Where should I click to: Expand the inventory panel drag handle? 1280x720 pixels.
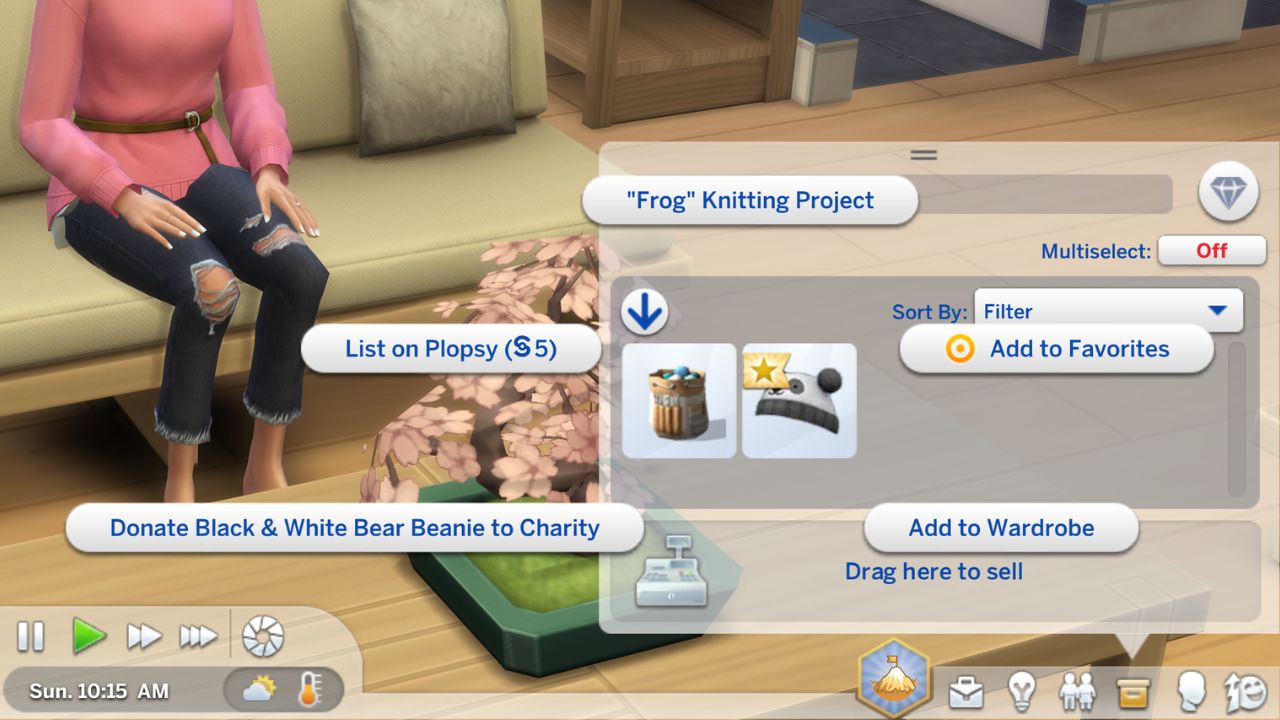point(923,154)
